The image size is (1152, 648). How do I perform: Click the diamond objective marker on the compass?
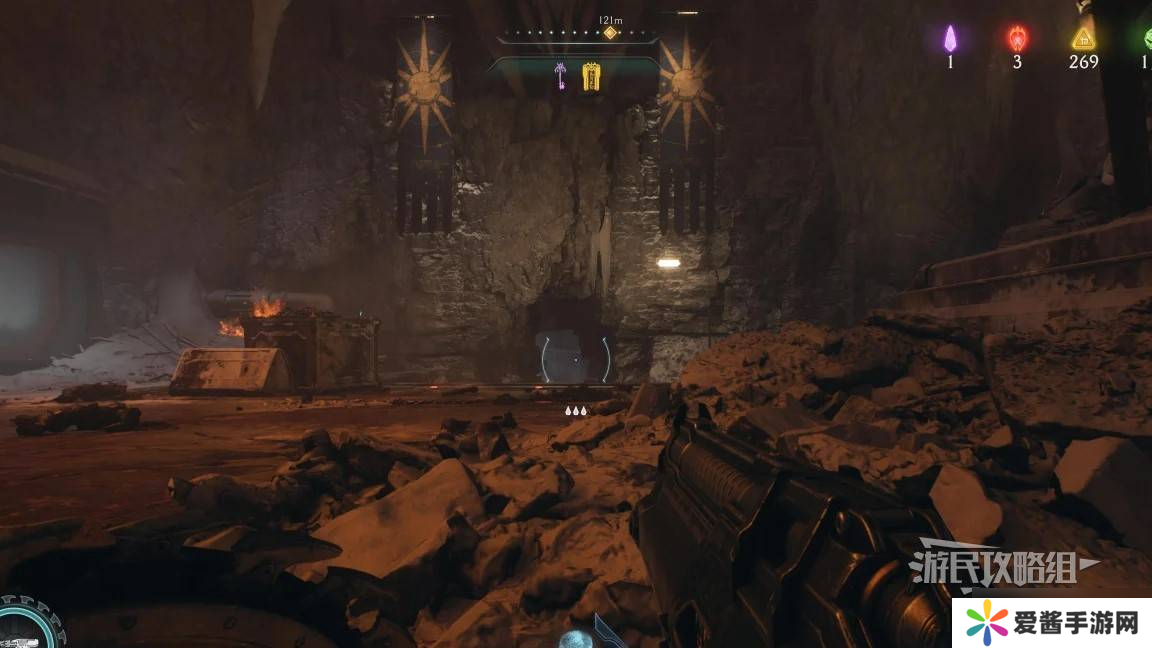610,33
